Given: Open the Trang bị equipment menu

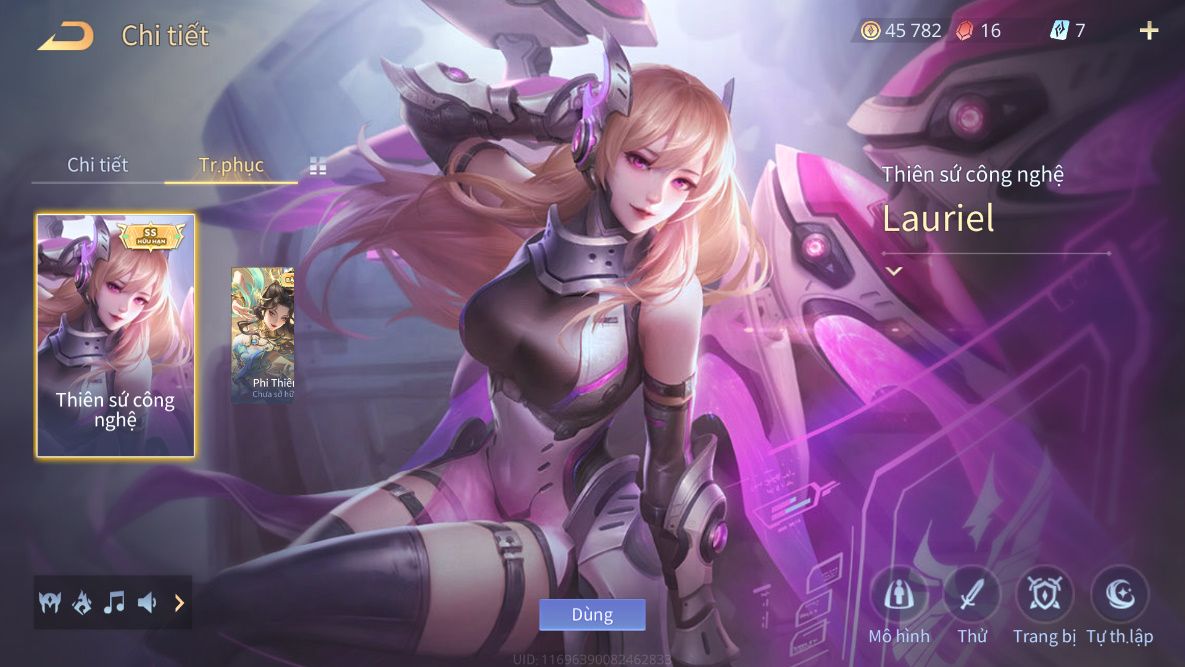Looking at the screenshot, I should (x=1044, y=595).
